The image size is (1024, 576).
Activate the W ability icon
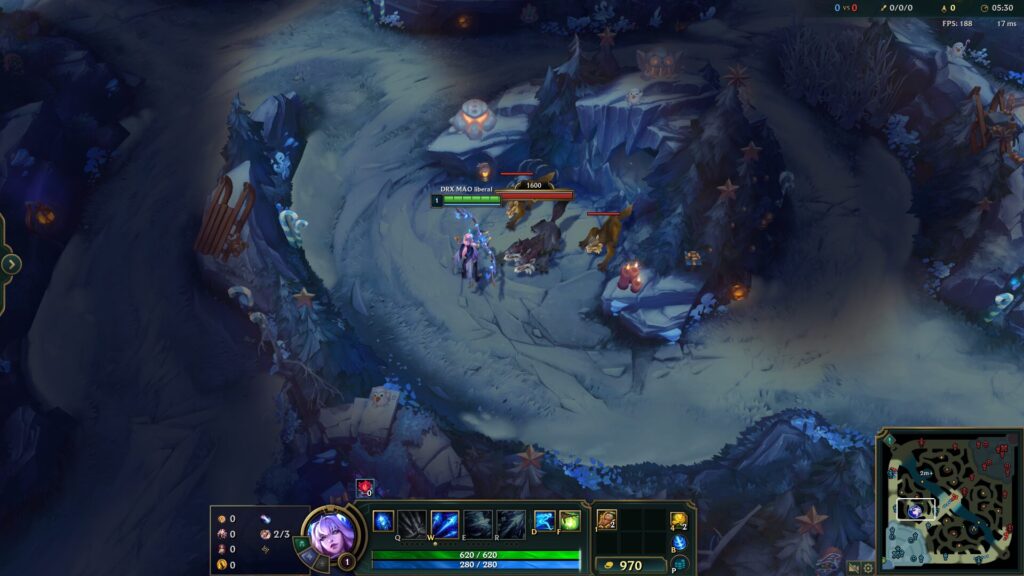445,523
